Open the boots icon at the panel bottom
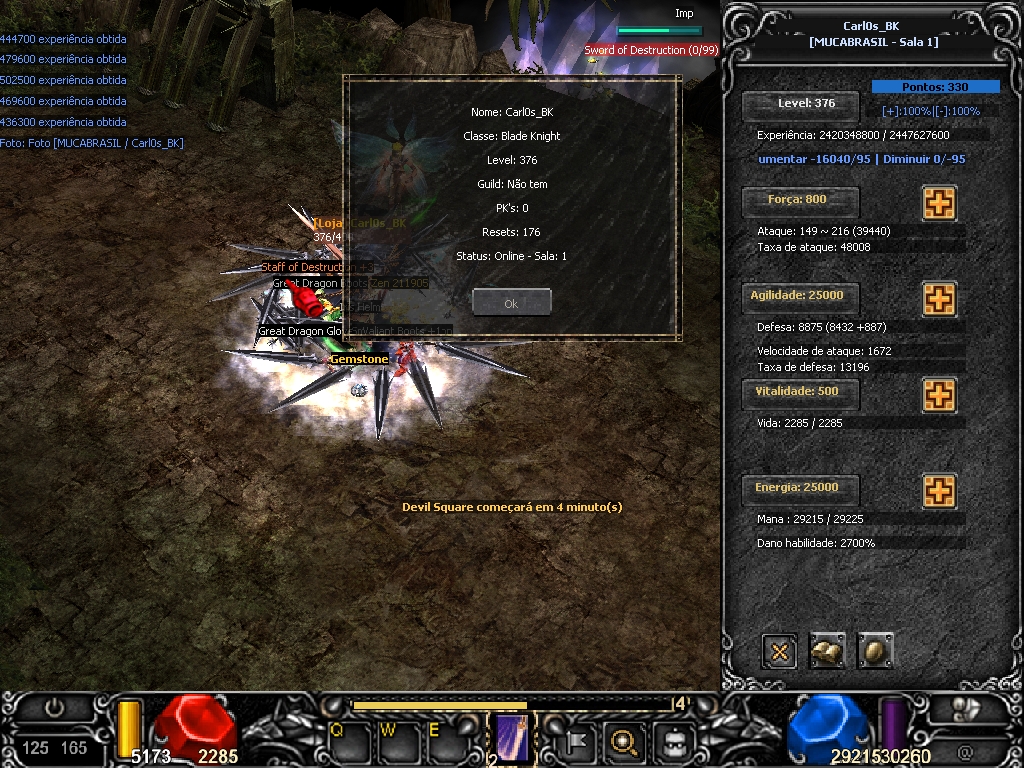The width and height of the screenshot is (1024, 768). (827, 651)
